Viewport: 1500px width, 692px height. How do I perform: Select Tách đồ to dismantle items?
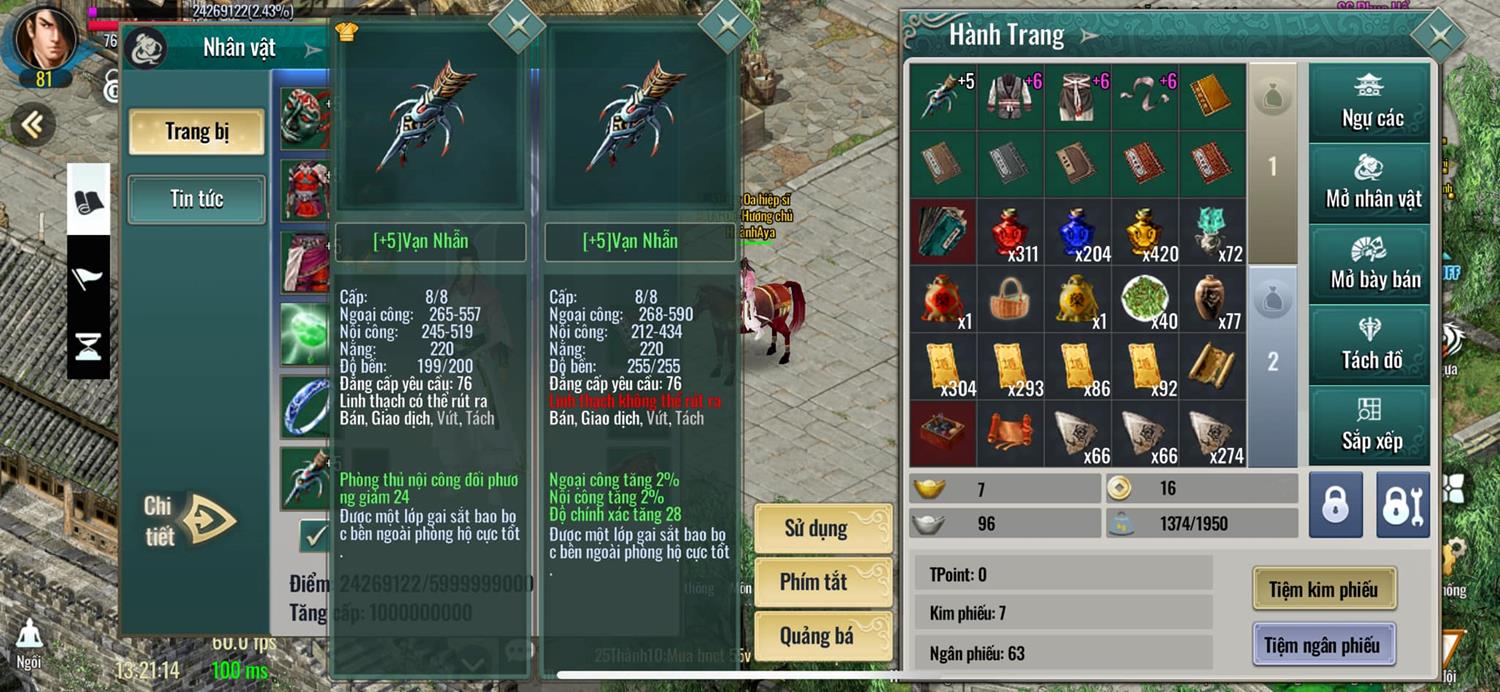click(x=1371, y=345)
